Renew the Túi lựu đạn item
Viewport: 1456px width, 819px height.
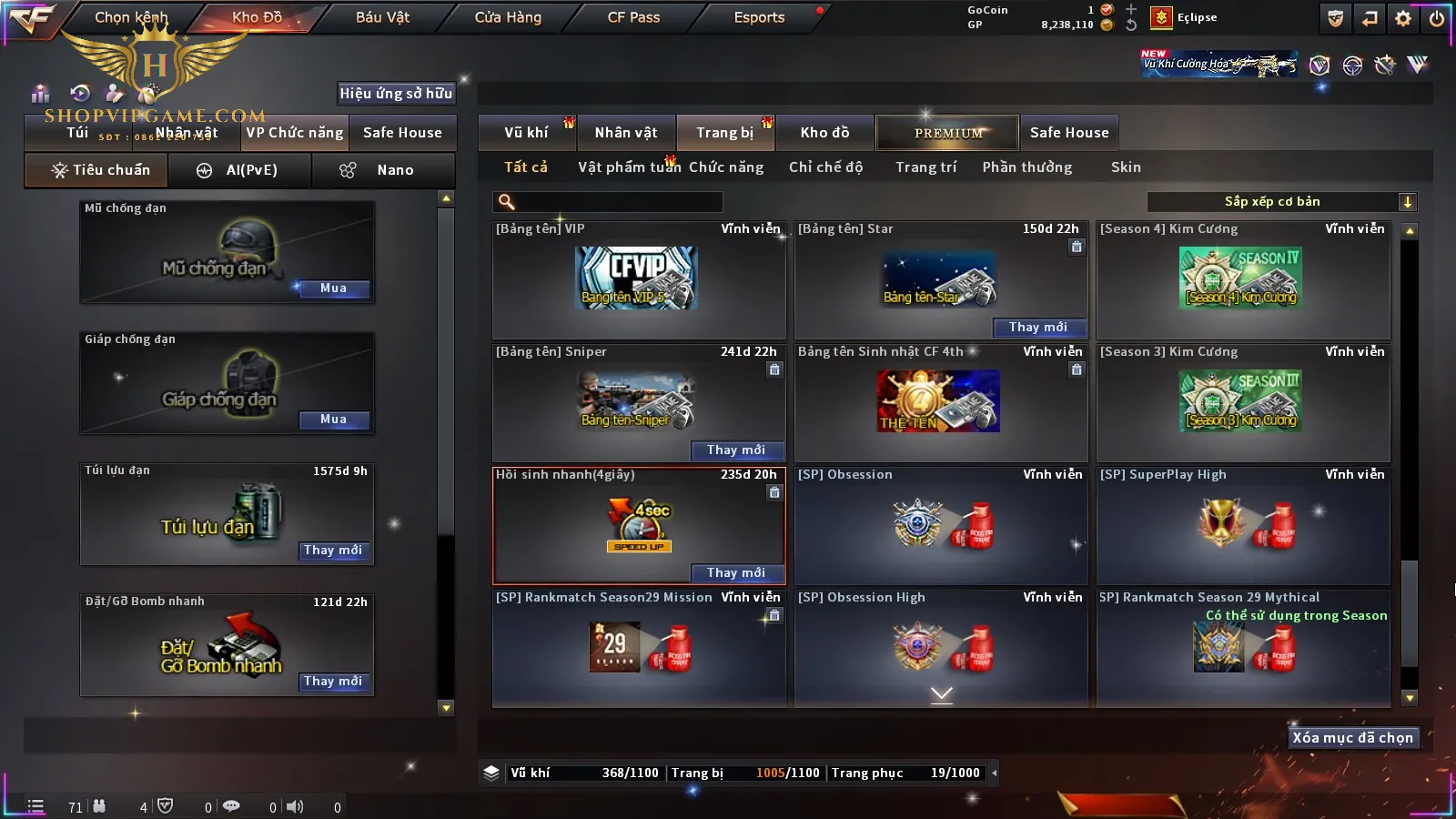pos(333,551)
